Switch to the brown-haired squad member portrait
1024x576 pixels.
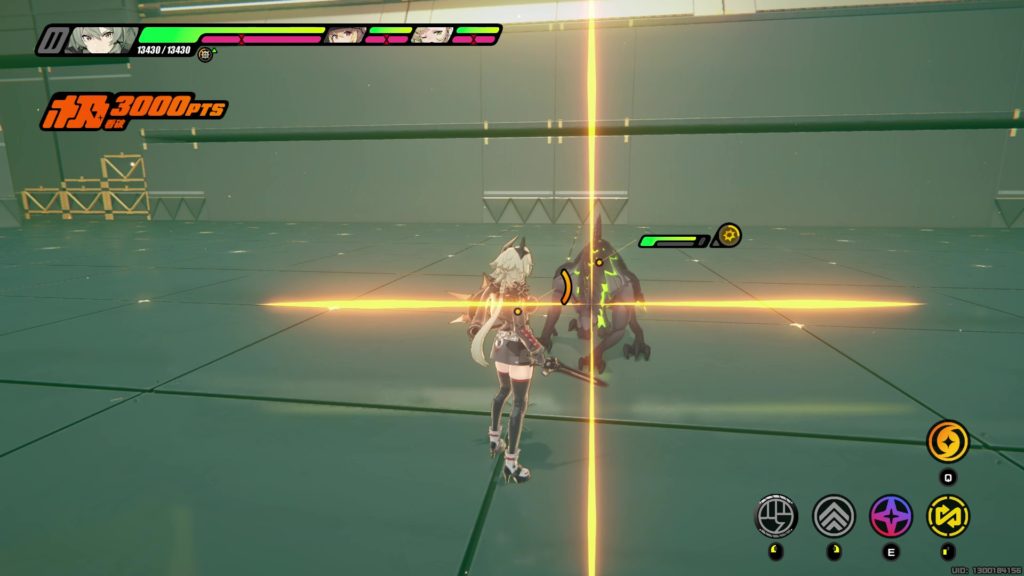point(345,35)
